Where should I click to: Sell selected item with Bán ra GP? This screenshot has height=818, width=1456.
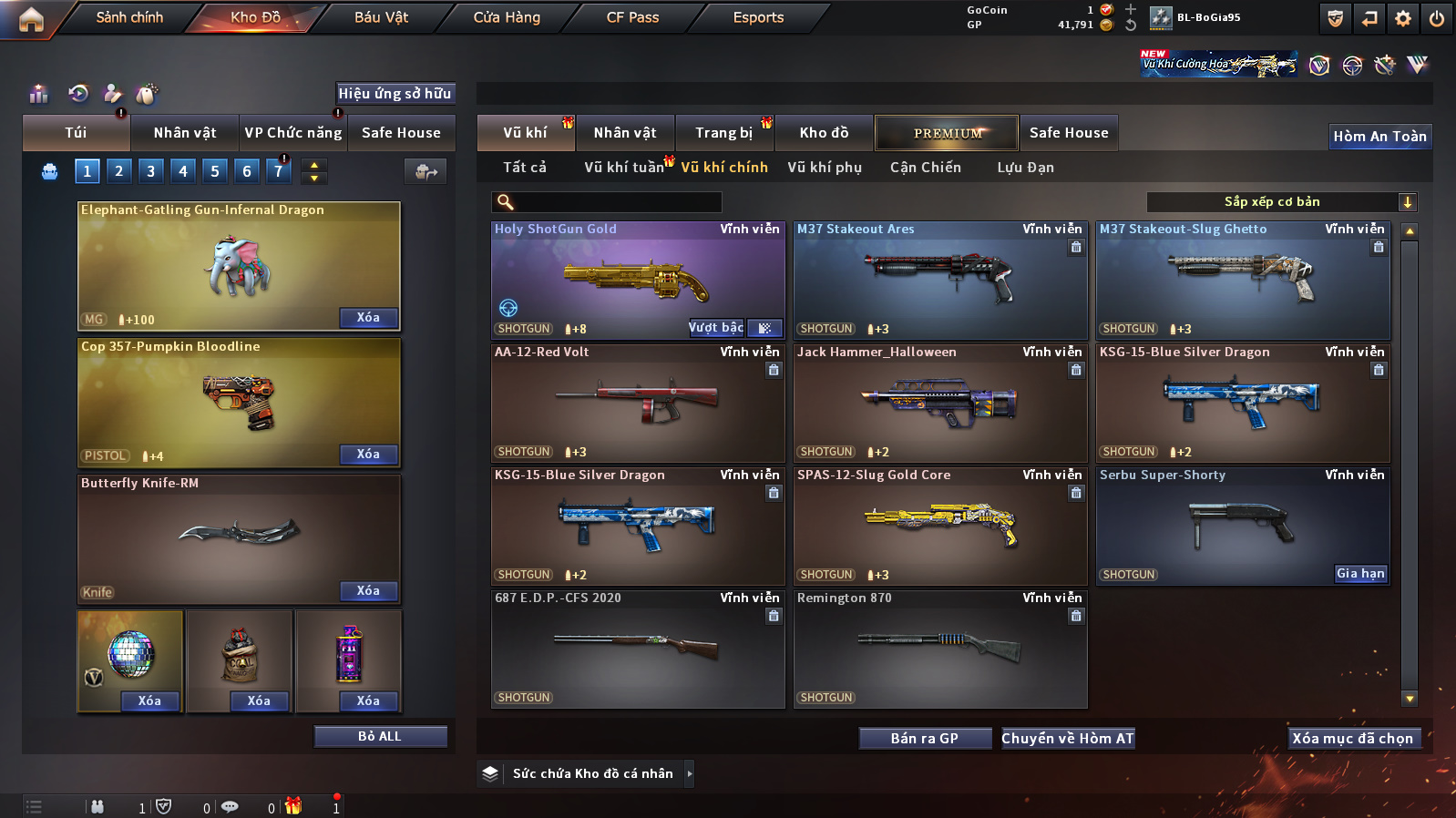(925, 738)
